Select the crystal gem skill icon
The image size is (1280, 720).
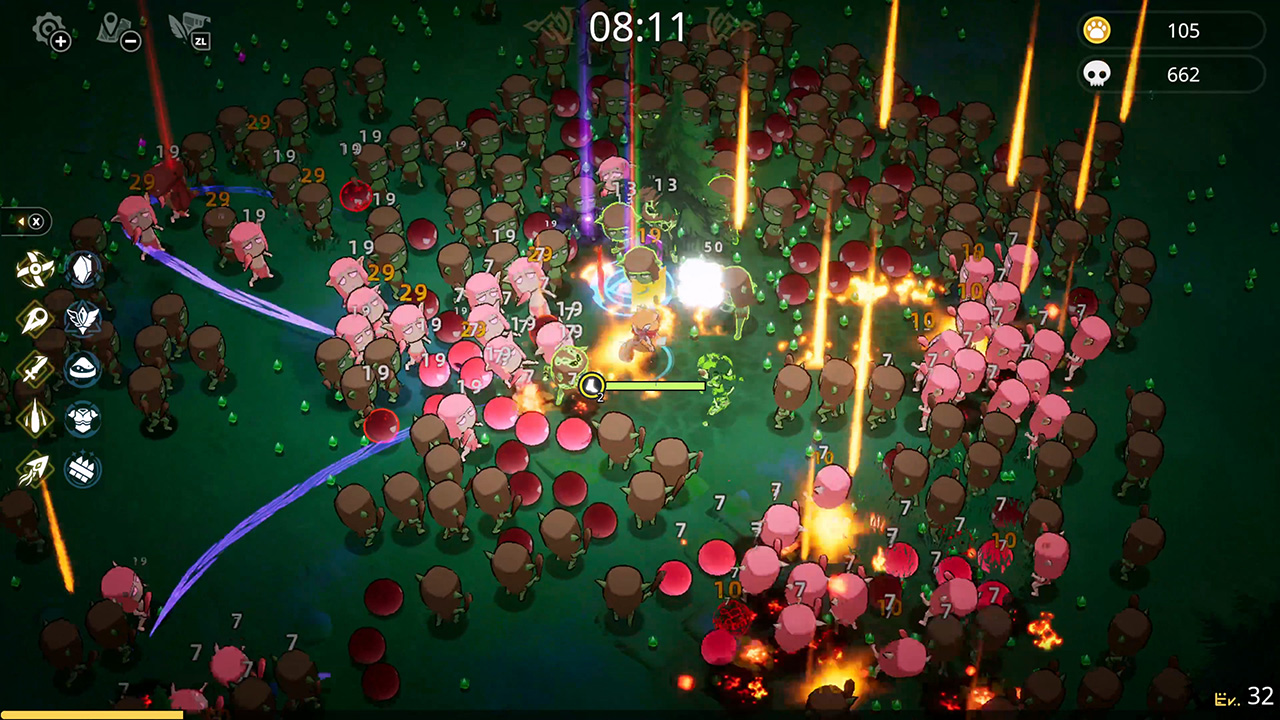[82, 269]
